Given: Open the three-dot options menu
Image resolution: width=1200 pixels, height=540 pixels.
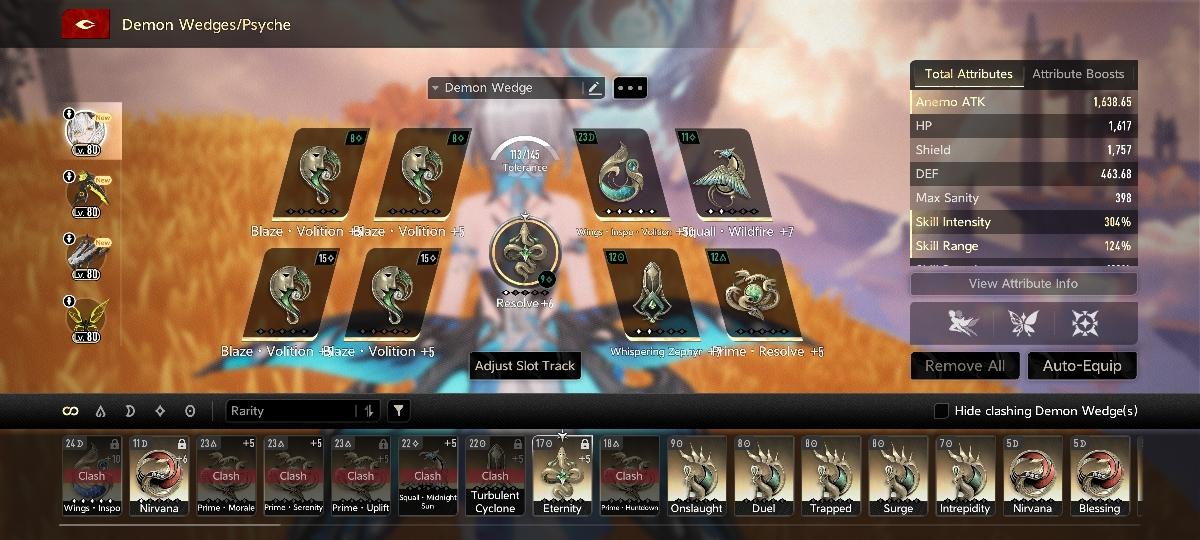Looking at the screenshot, I should point(630,88).
